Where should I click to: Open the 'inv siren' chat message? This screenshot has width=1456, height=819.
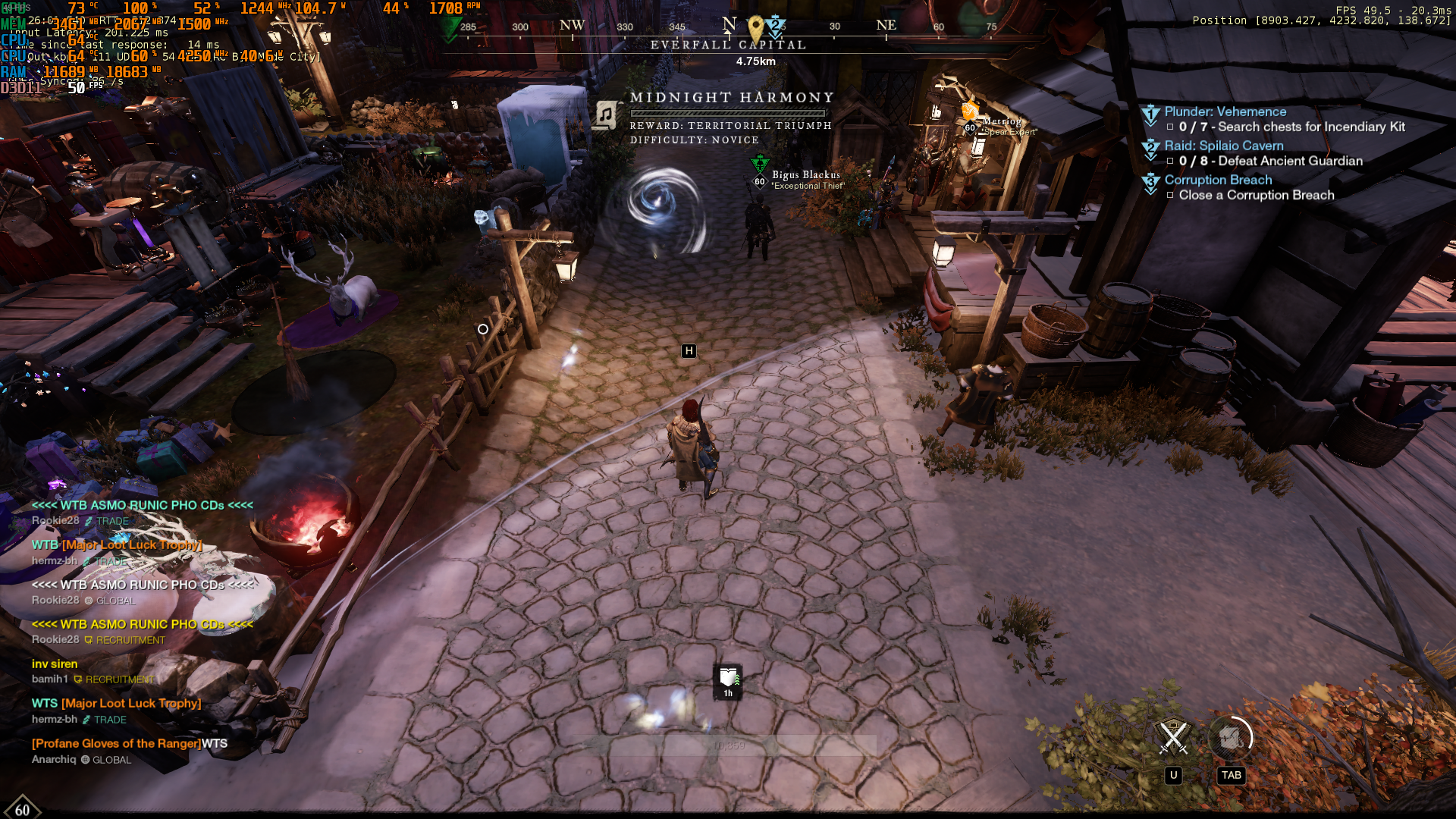click(55, 664)
